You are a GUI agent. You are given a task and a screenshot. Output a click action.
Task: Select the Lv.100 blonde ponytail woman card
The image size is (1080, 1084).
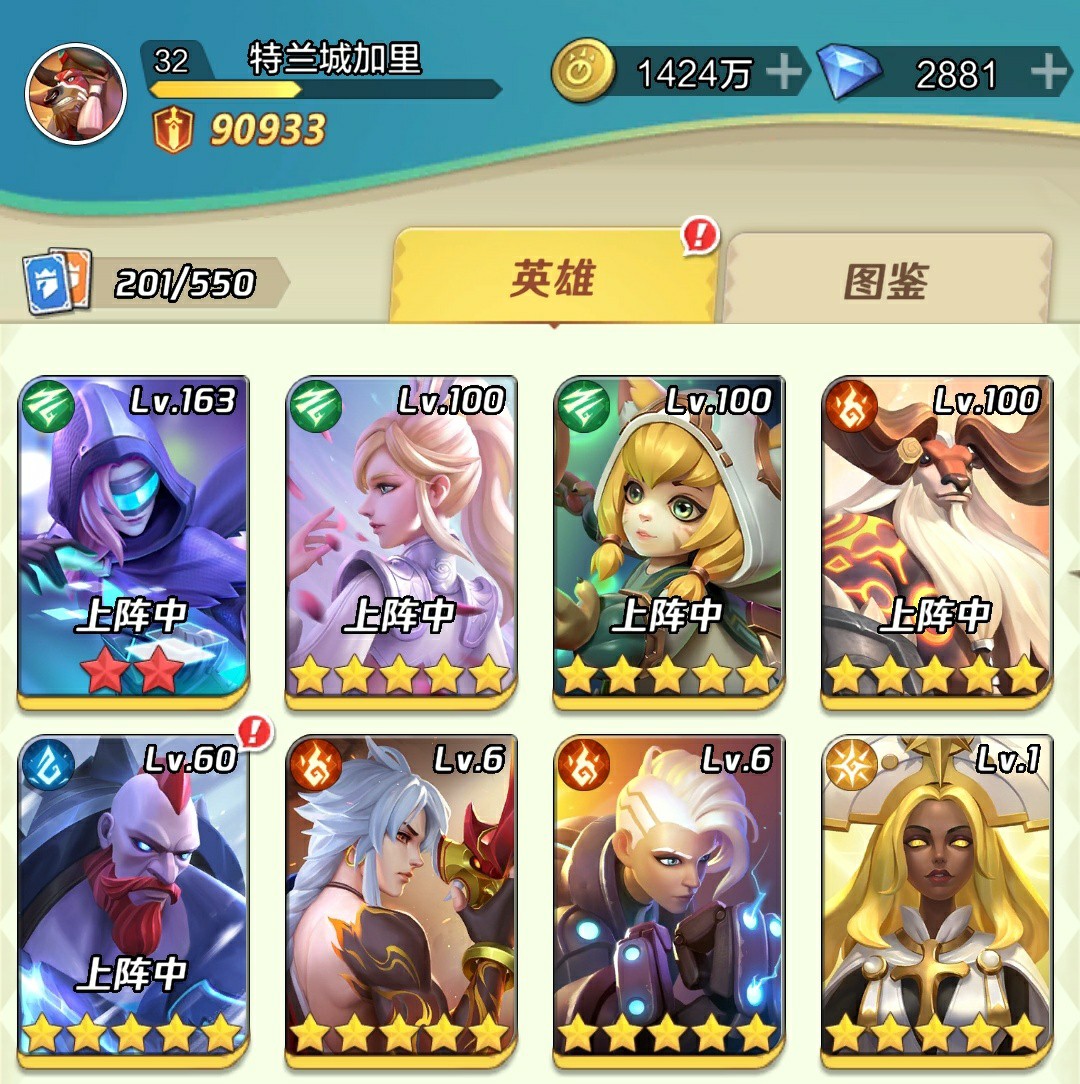(x=401, y=540)
